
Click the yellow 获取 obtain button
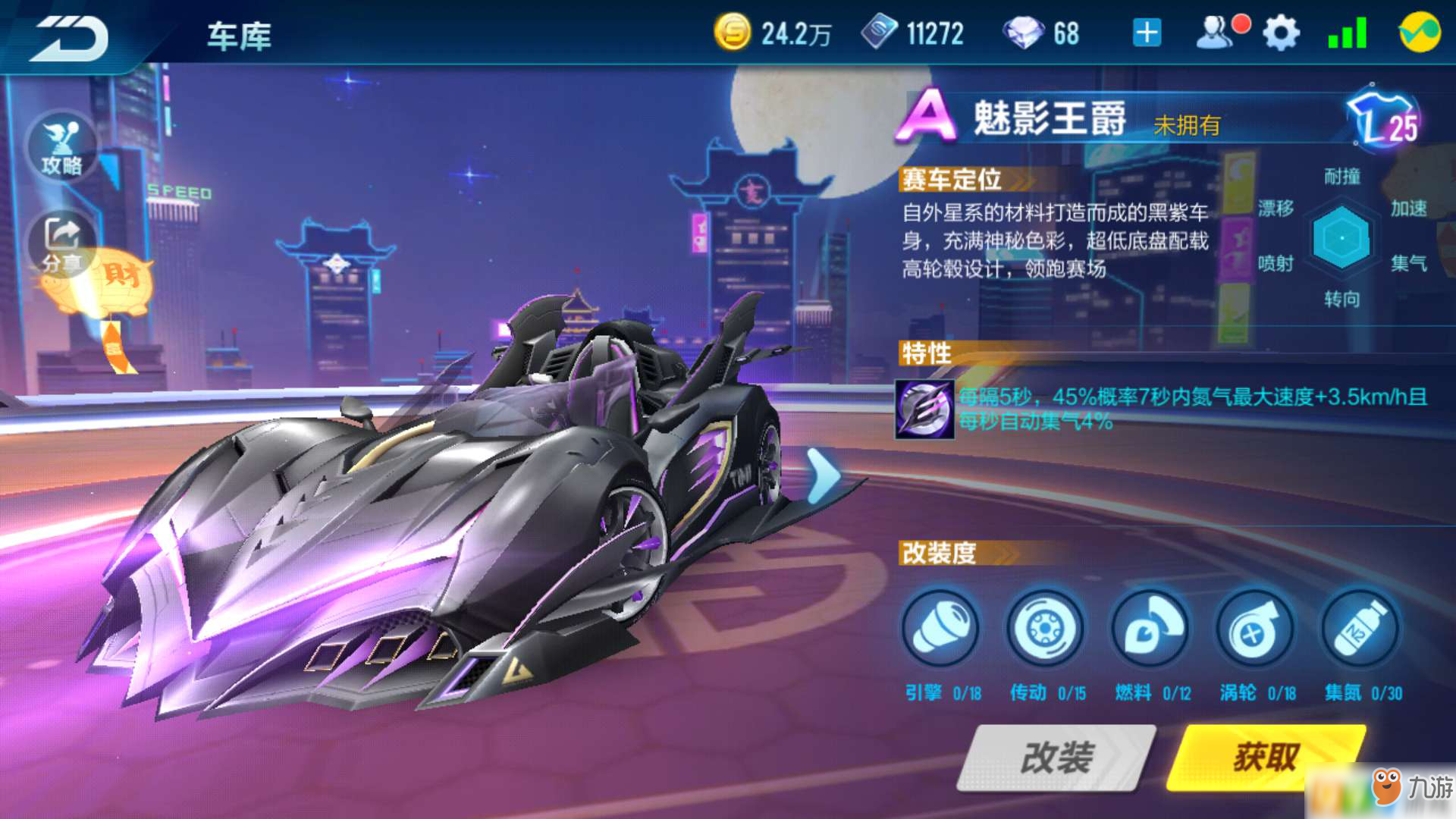coord(1265,757)
